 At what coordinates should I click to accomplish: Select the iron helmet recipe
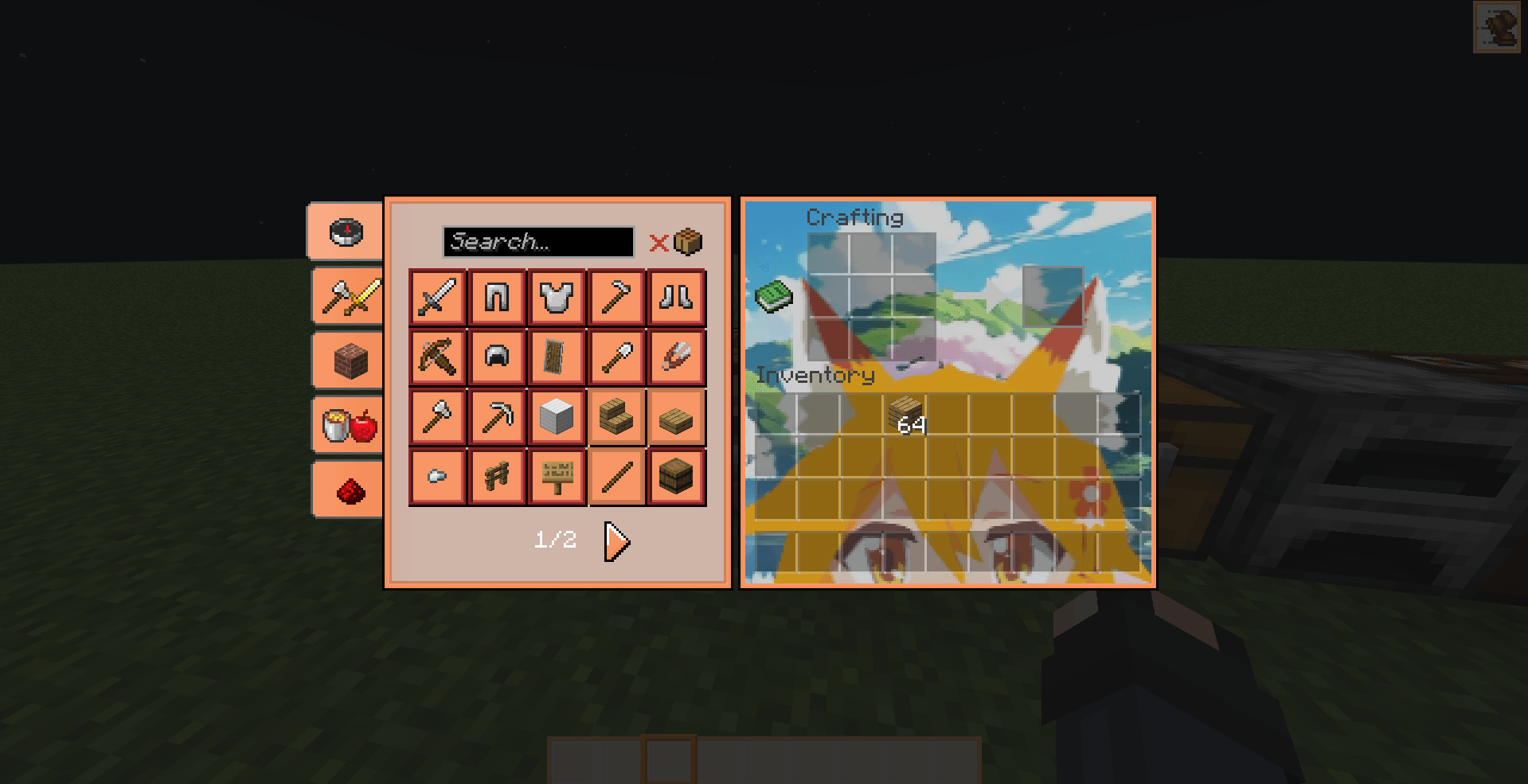496,356
